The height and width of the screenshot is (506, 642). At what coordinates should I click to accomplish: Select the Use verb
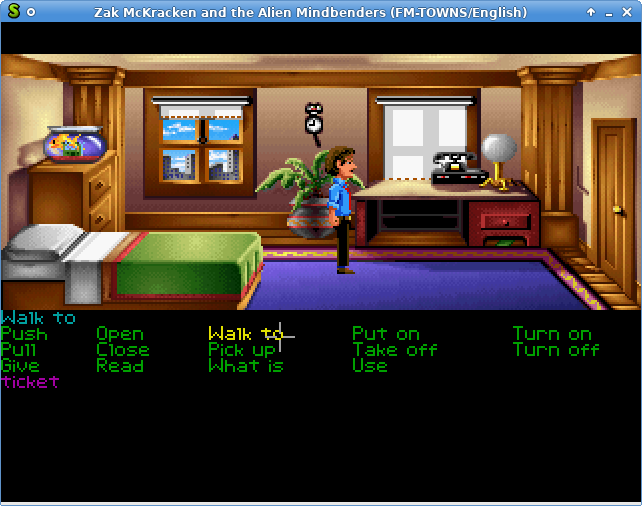click(x=369, y=366)
